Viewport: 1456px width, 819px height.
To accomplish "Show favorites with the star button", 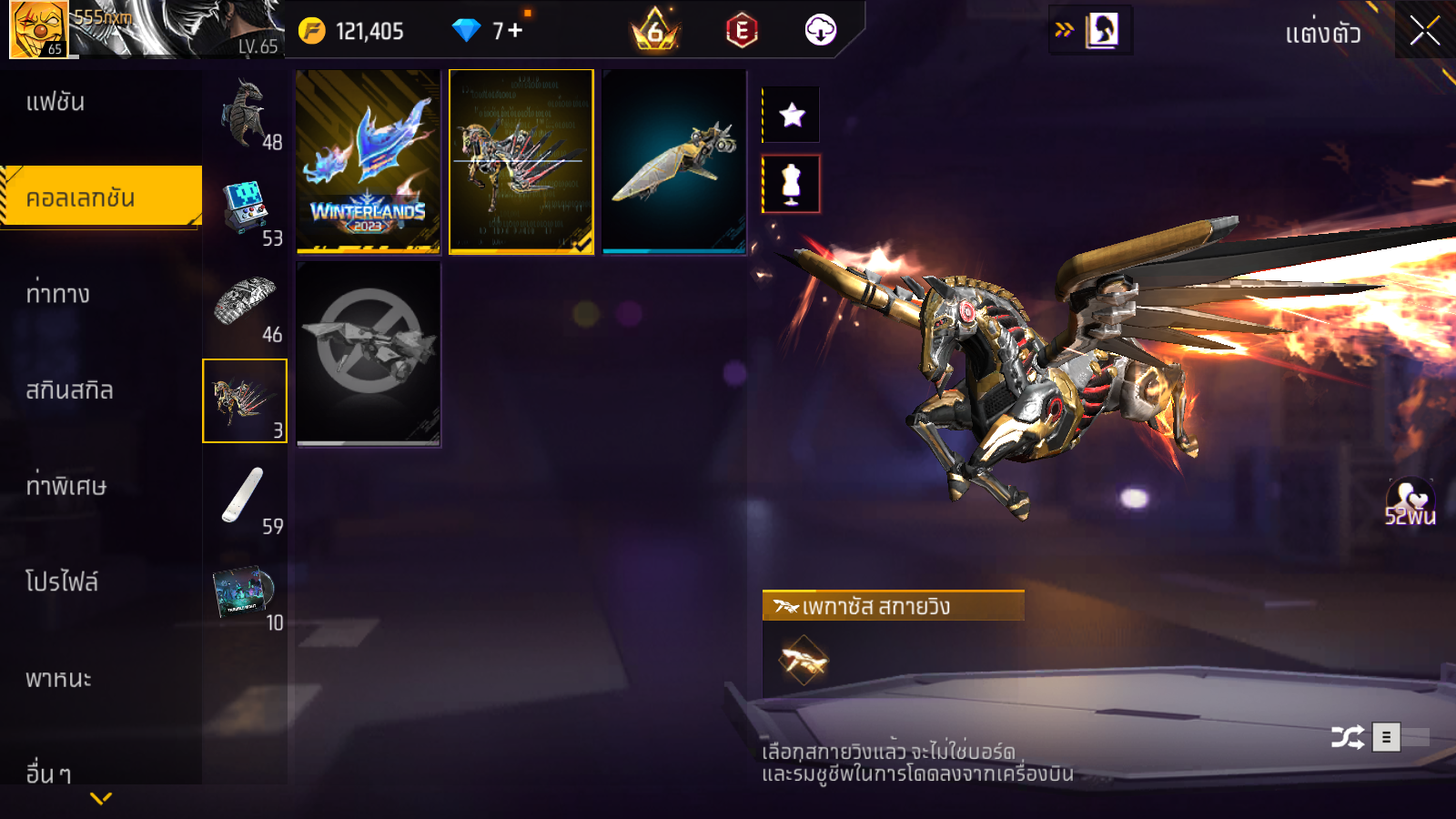I will pos(792,115).
